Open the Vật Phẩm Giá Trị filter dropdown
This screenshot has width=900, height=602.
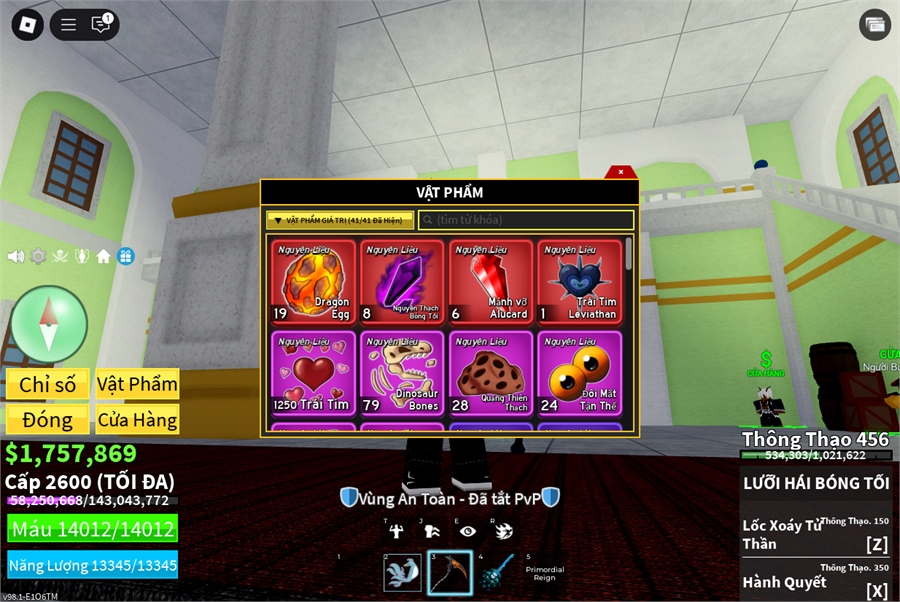340,220
